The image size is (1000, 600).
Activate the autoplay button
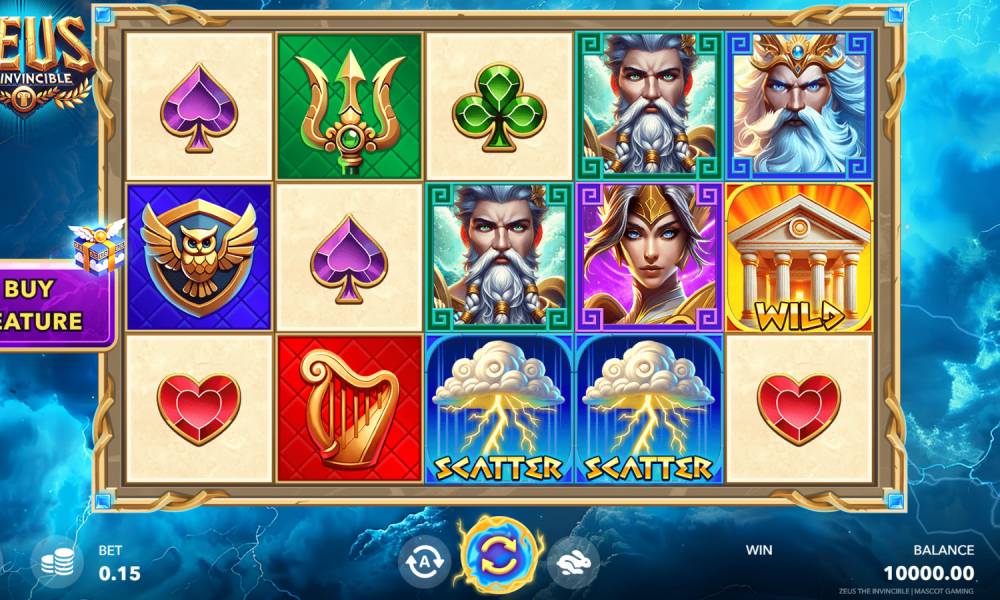(424, 561)
